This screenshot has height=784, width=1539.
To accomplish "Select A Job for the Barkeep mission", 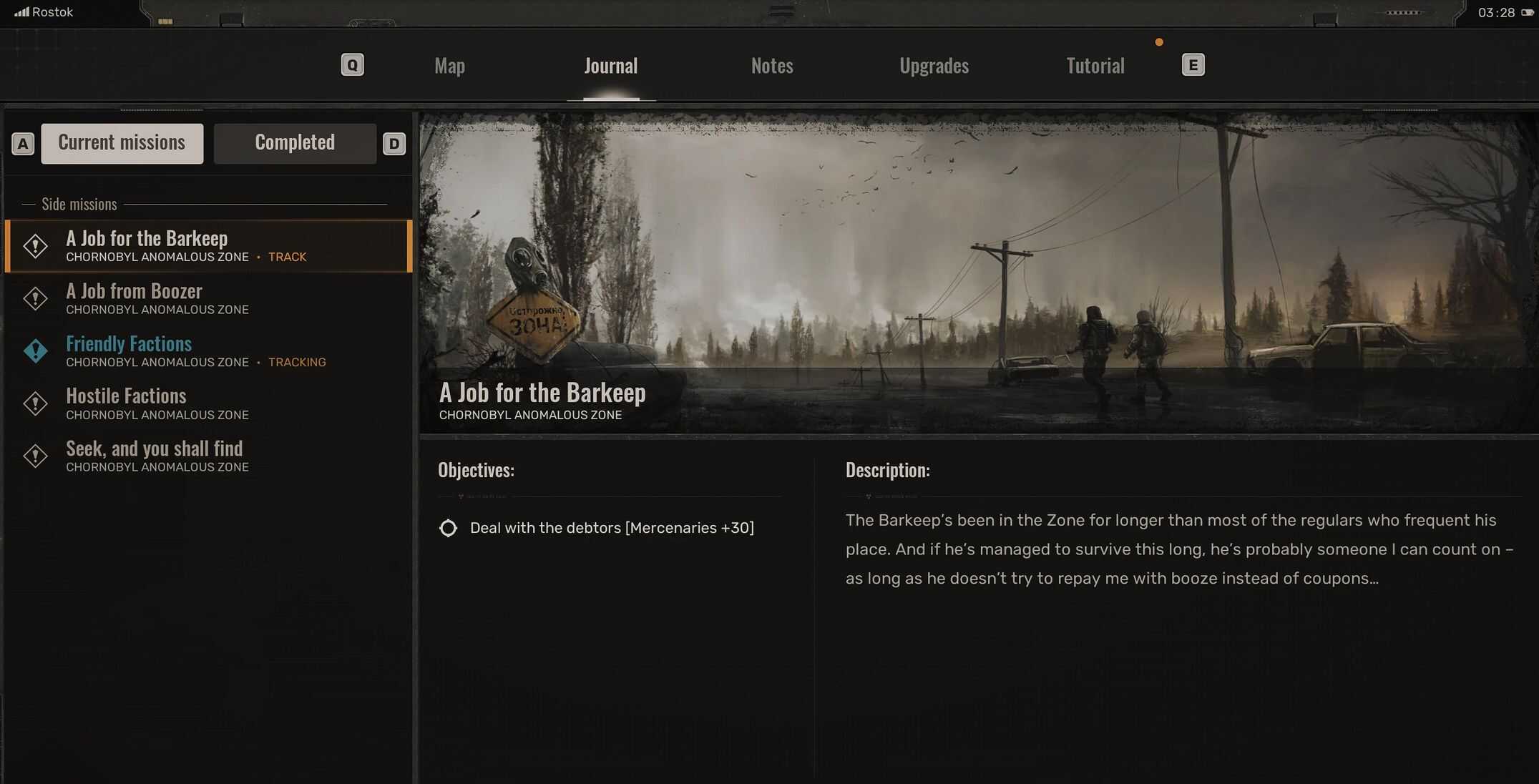I will [147, 239].
